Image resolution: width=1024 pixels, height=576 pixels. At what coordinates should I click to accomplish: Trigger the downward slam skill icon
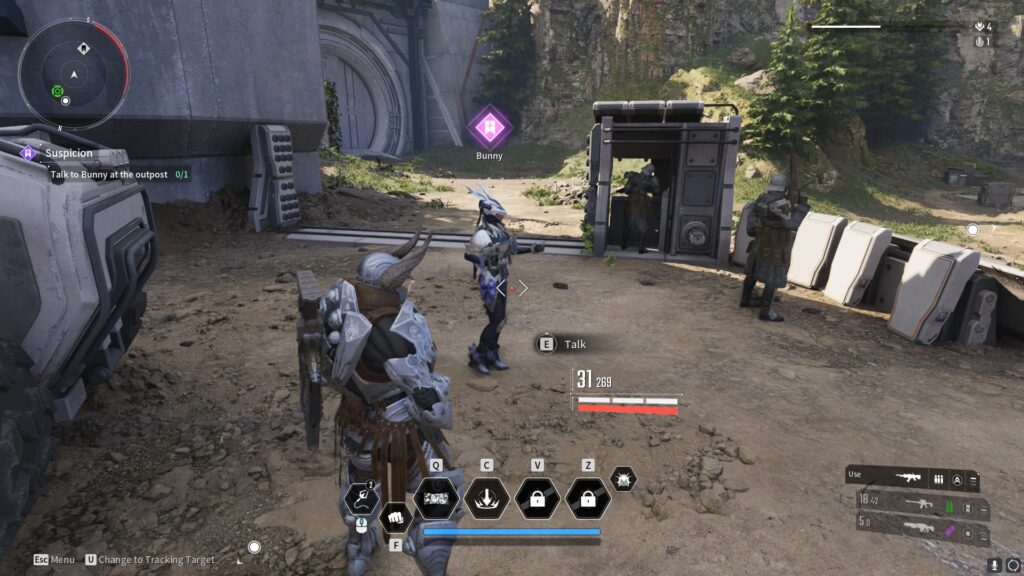pyautogui.click(x=487, y=497)
